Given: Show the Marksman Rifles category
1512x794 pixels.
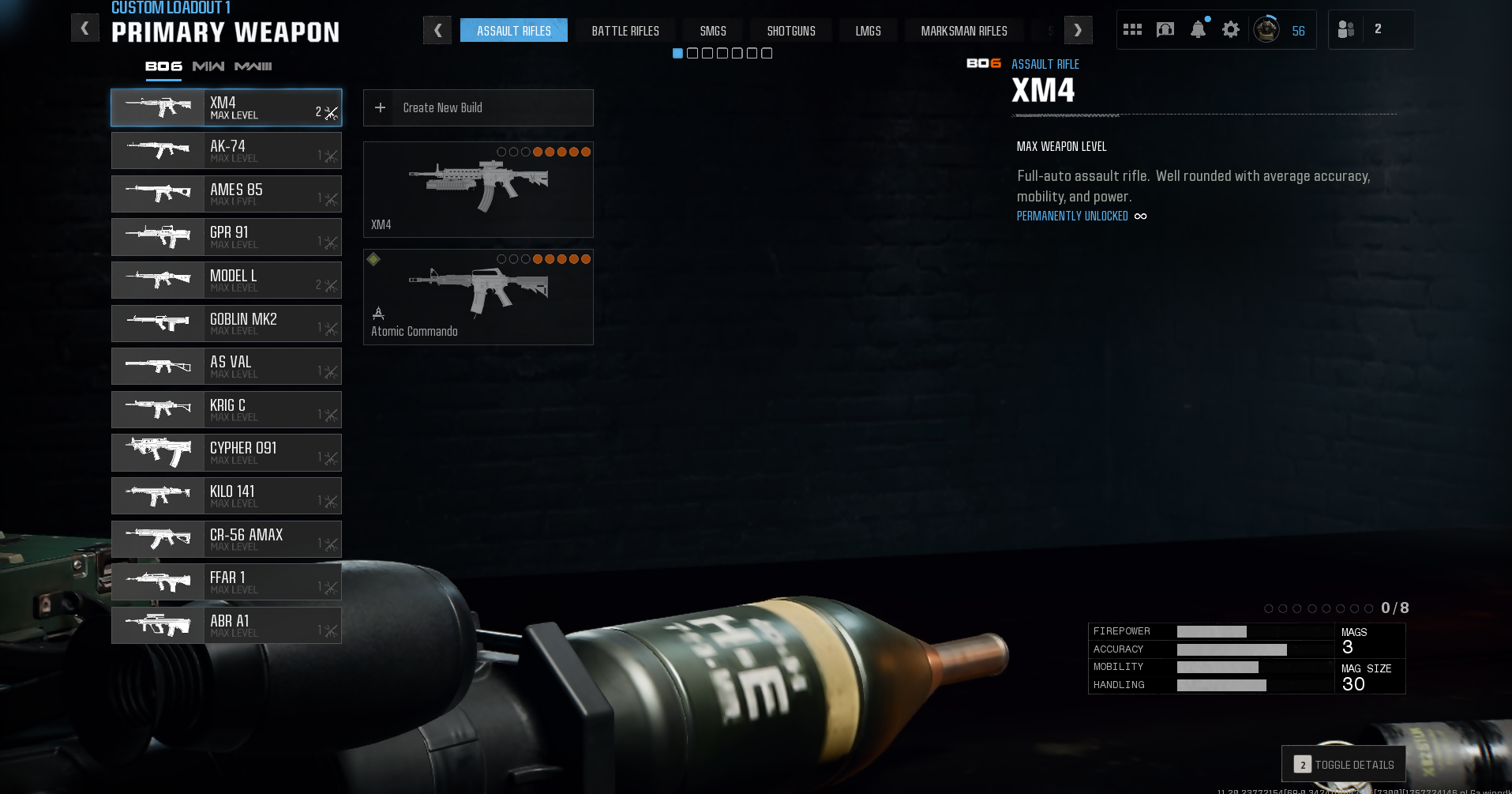Looking at the screenshot, I should (x=964, y=31).
